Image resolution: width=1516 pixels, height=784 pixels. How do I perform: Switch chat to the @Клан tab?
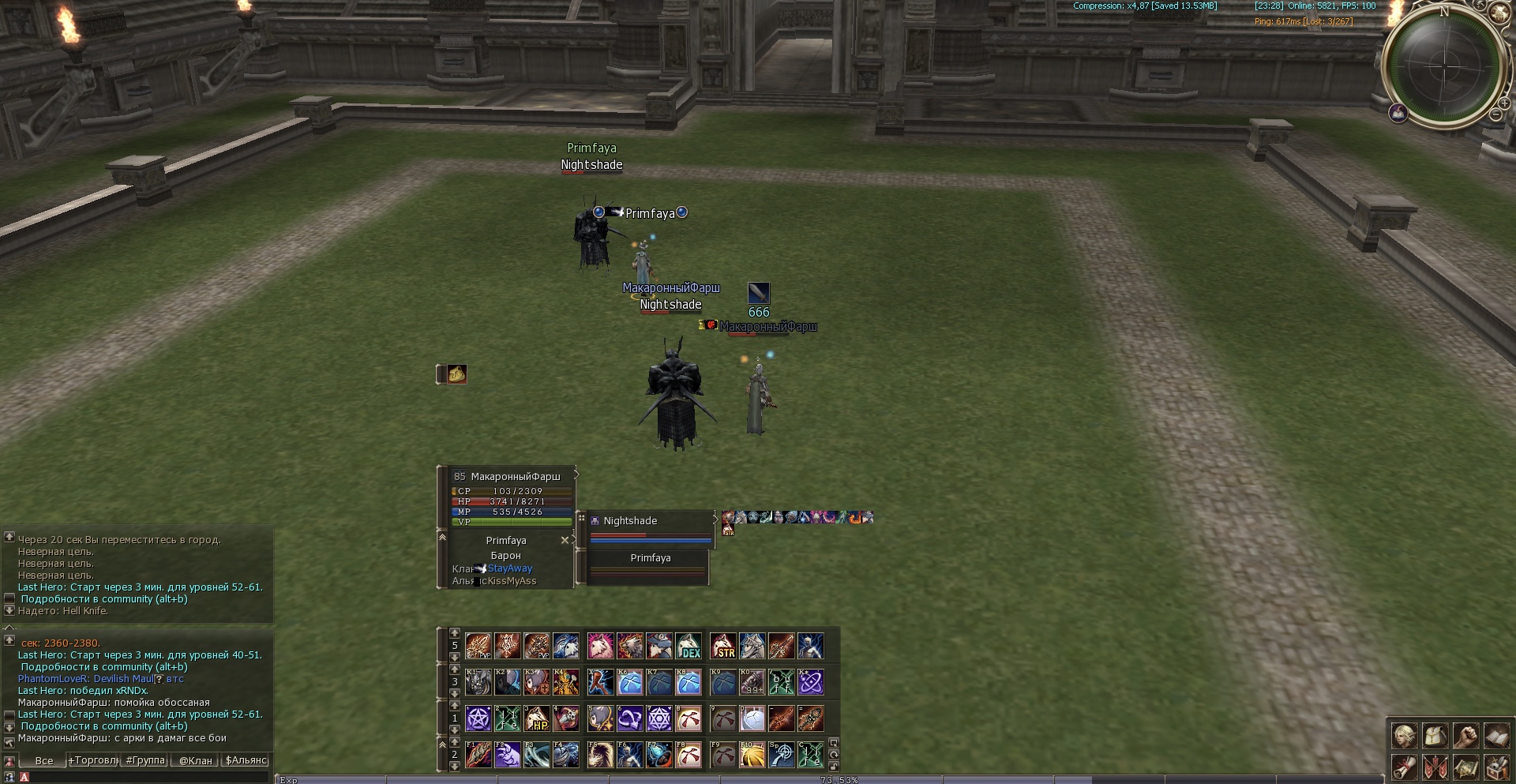195,760
